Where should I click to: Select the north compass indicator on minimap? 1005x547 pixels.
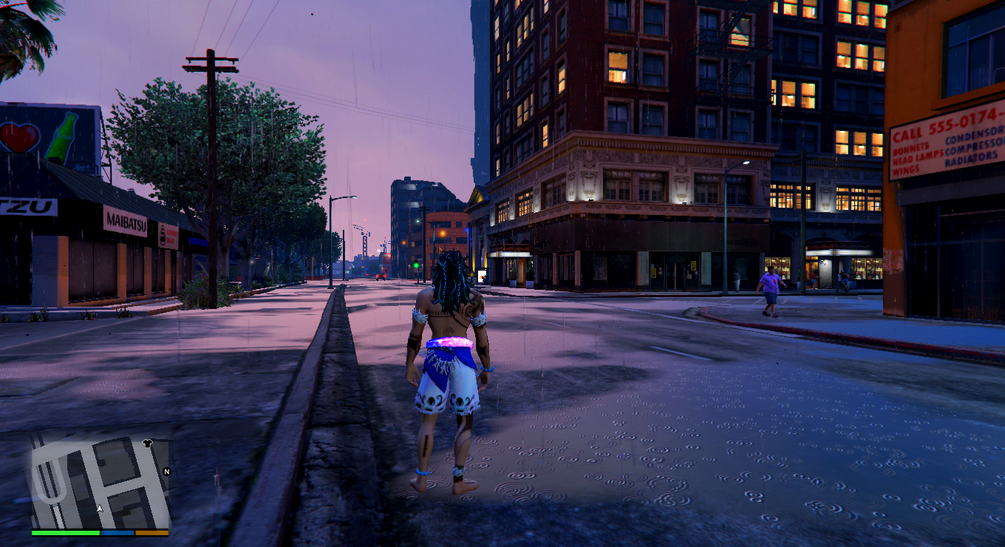[x=166, y=472]
